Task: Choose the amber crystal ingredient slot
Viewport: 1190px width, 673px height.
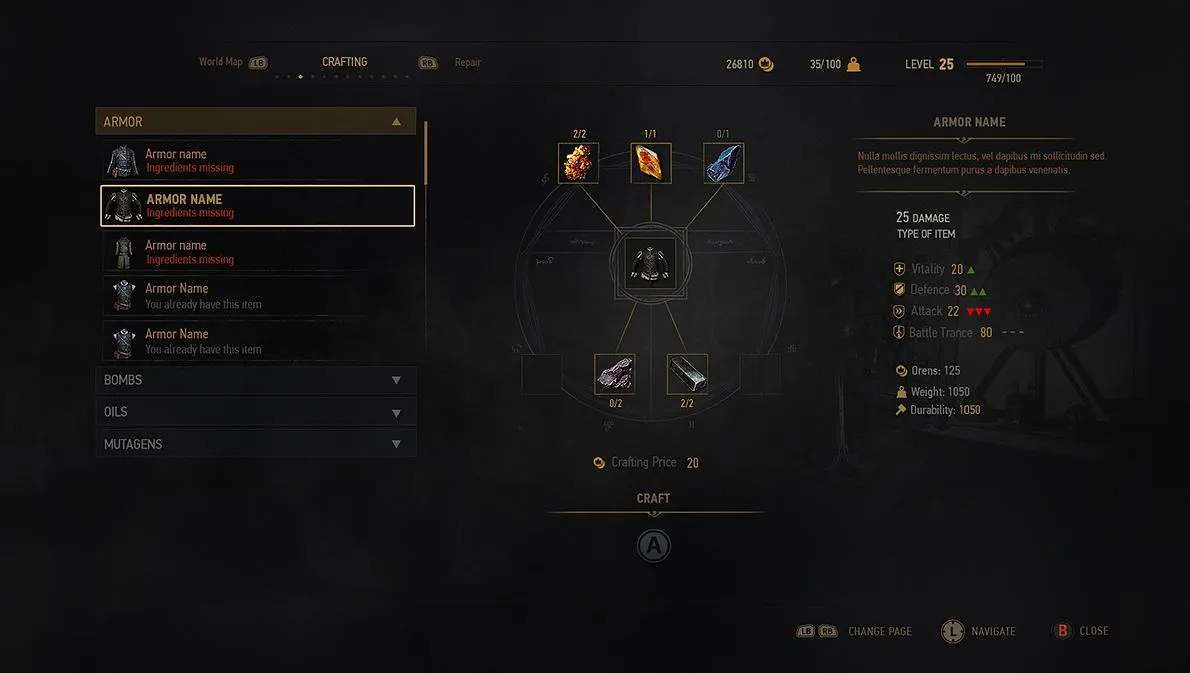Action: pyautogui.click(x=651, y=163)
